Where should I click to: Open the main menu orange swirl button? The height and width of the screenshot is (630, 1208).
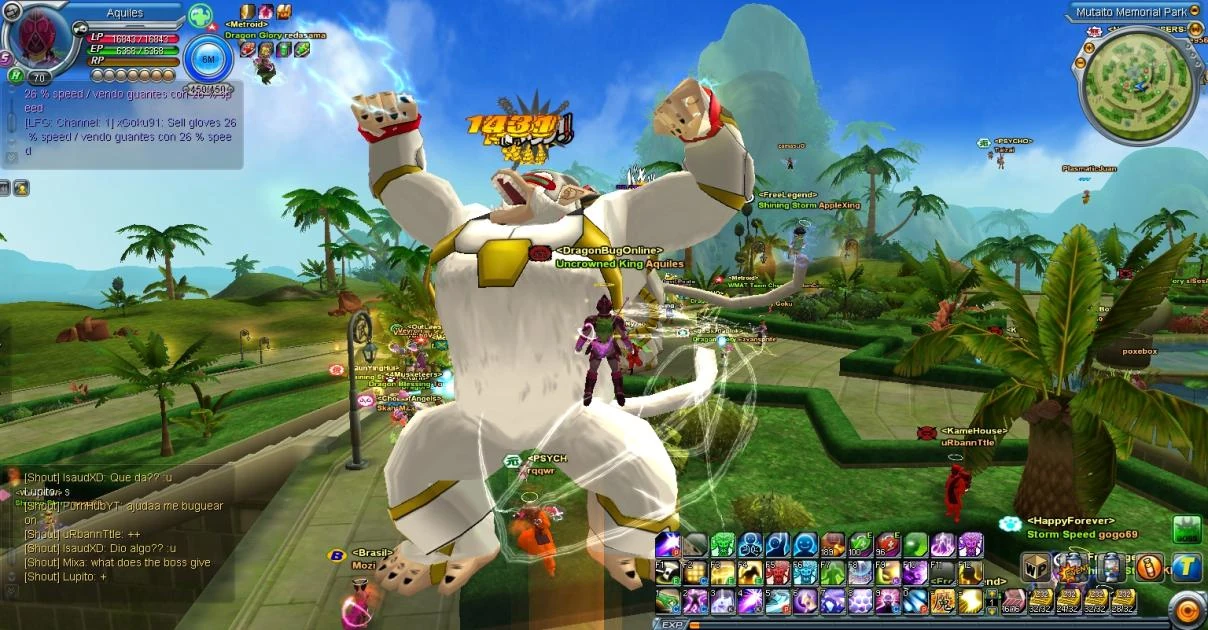[x=1188, y=609]
